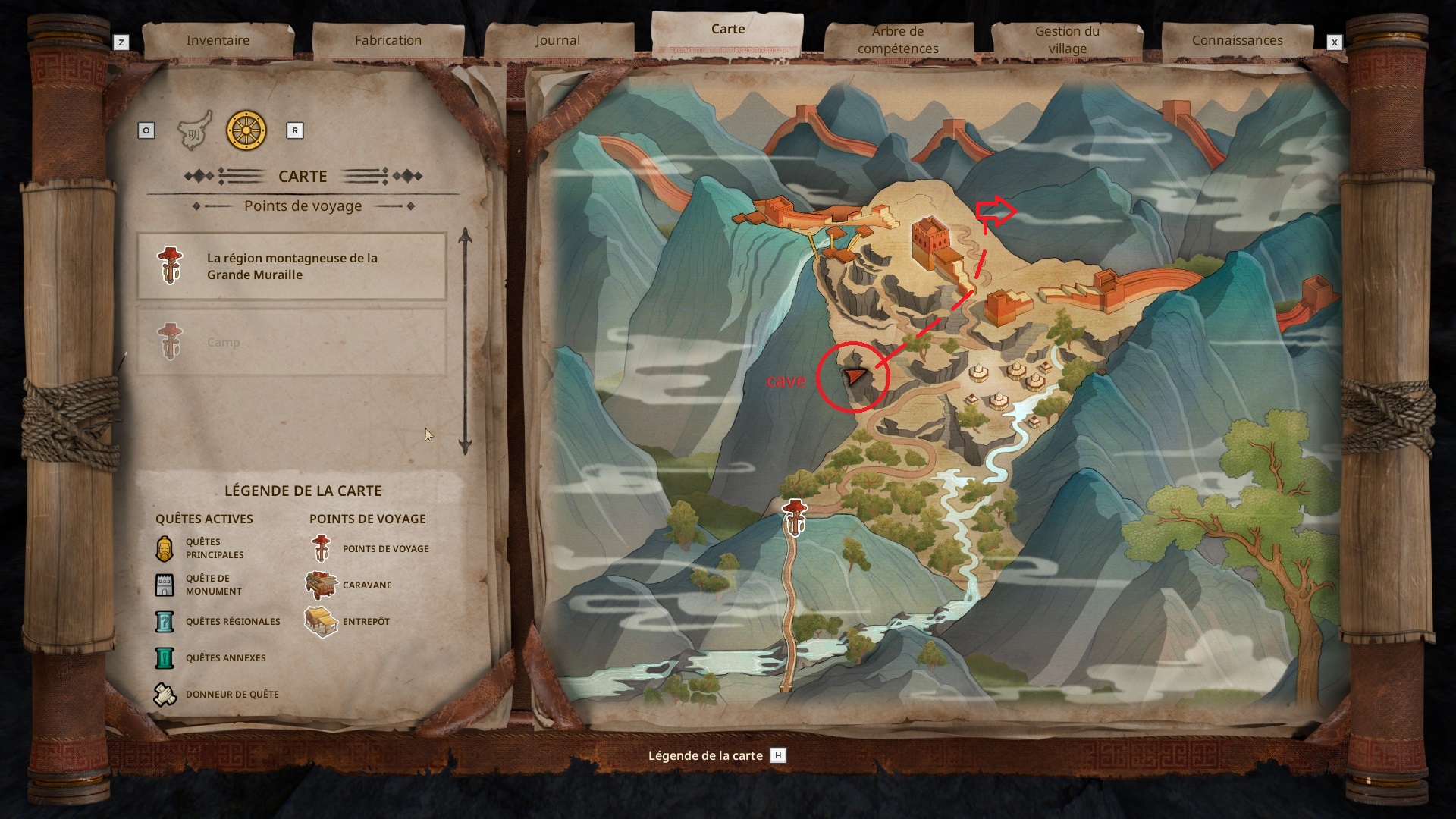Close the map menu with X
This screenshot has width=1456, height=819.
click(1335, 42)
